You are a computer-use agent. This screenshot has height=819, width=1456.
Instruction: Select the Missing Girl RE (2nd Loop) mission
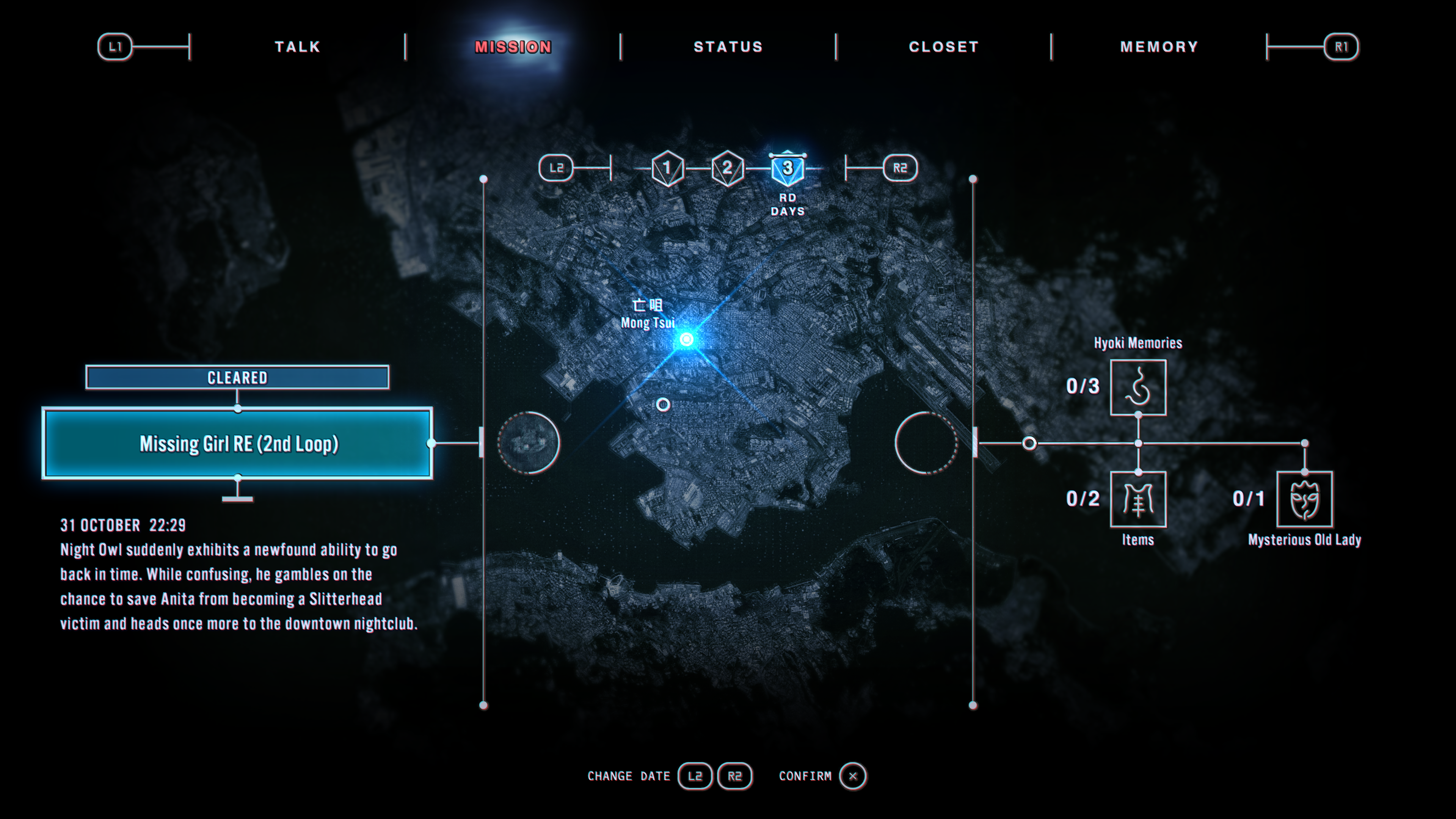(237, 444)
